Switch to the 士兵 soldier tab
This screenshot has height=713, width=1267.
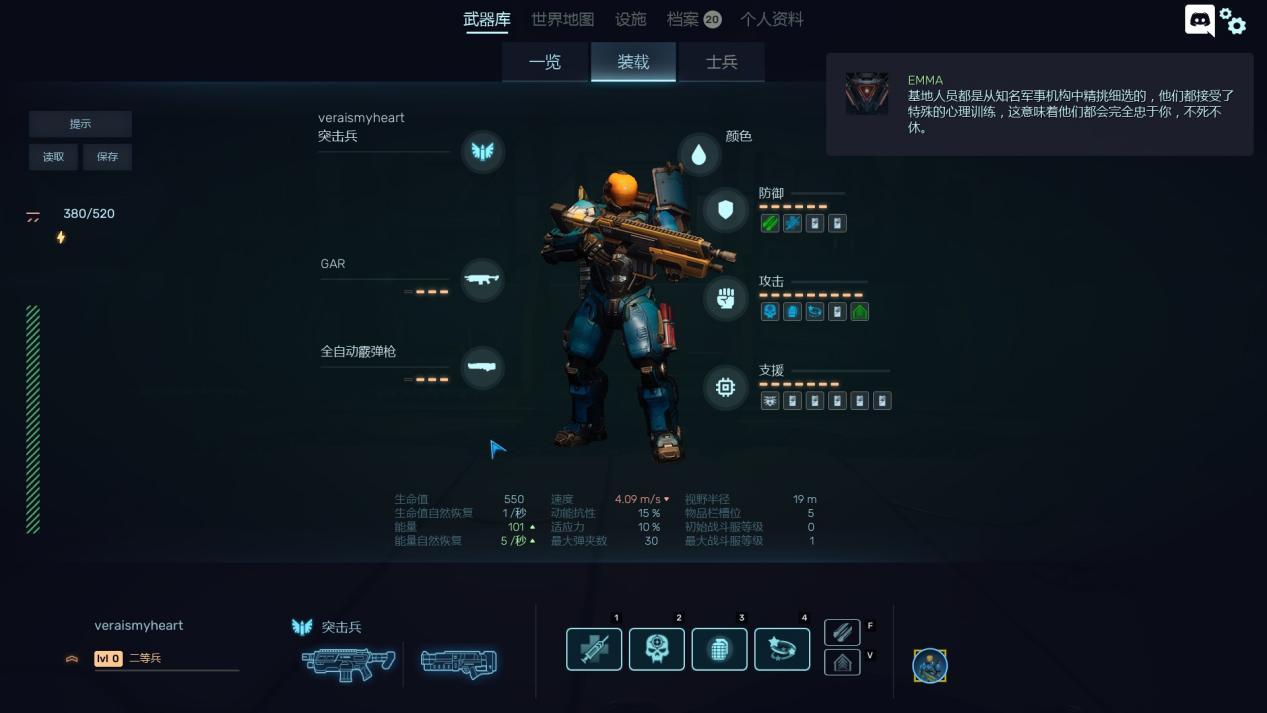[721, 62]
